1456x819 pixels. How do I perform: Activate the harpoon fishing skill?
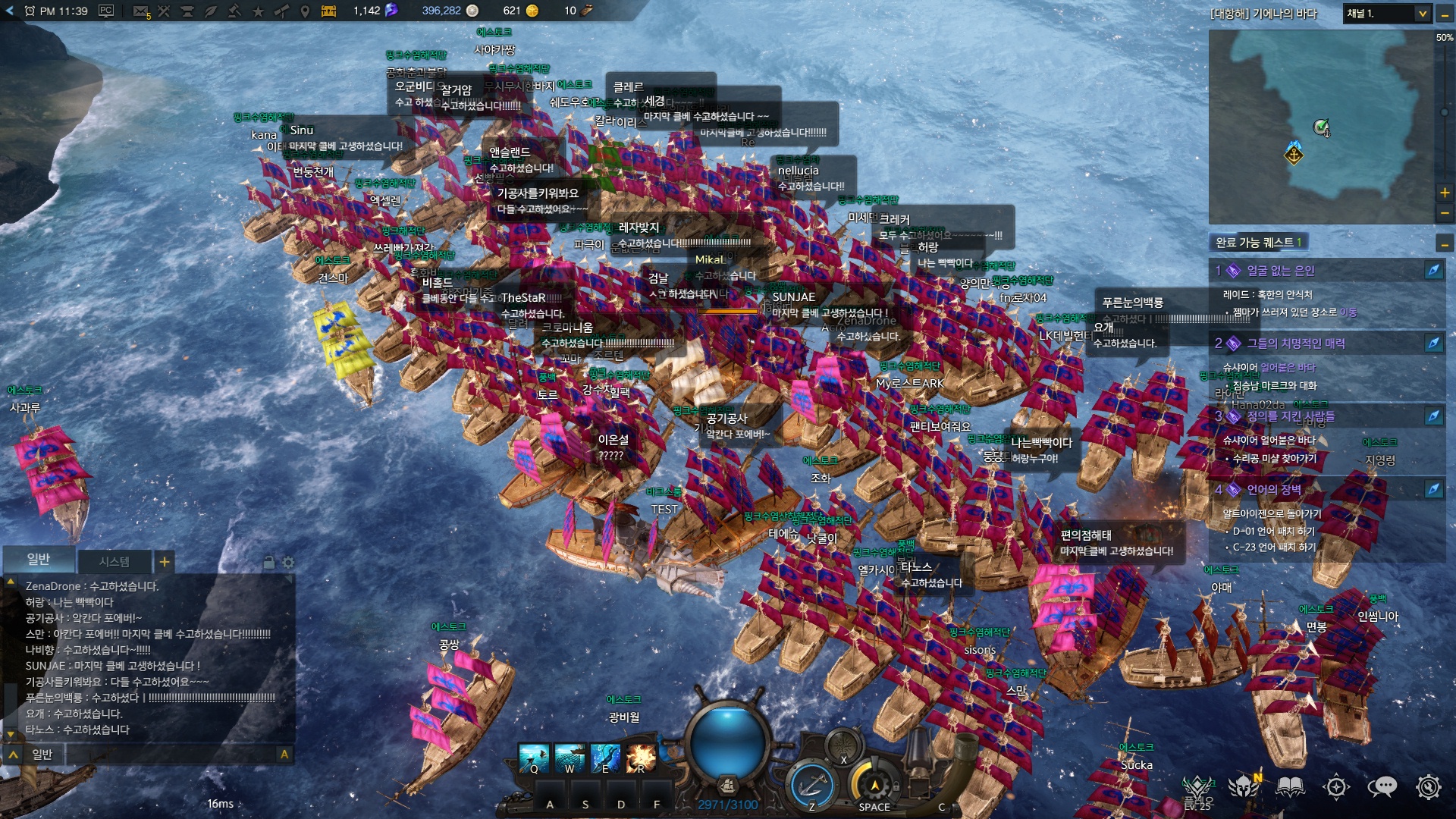pyautogui.click(x=534, y=757)
